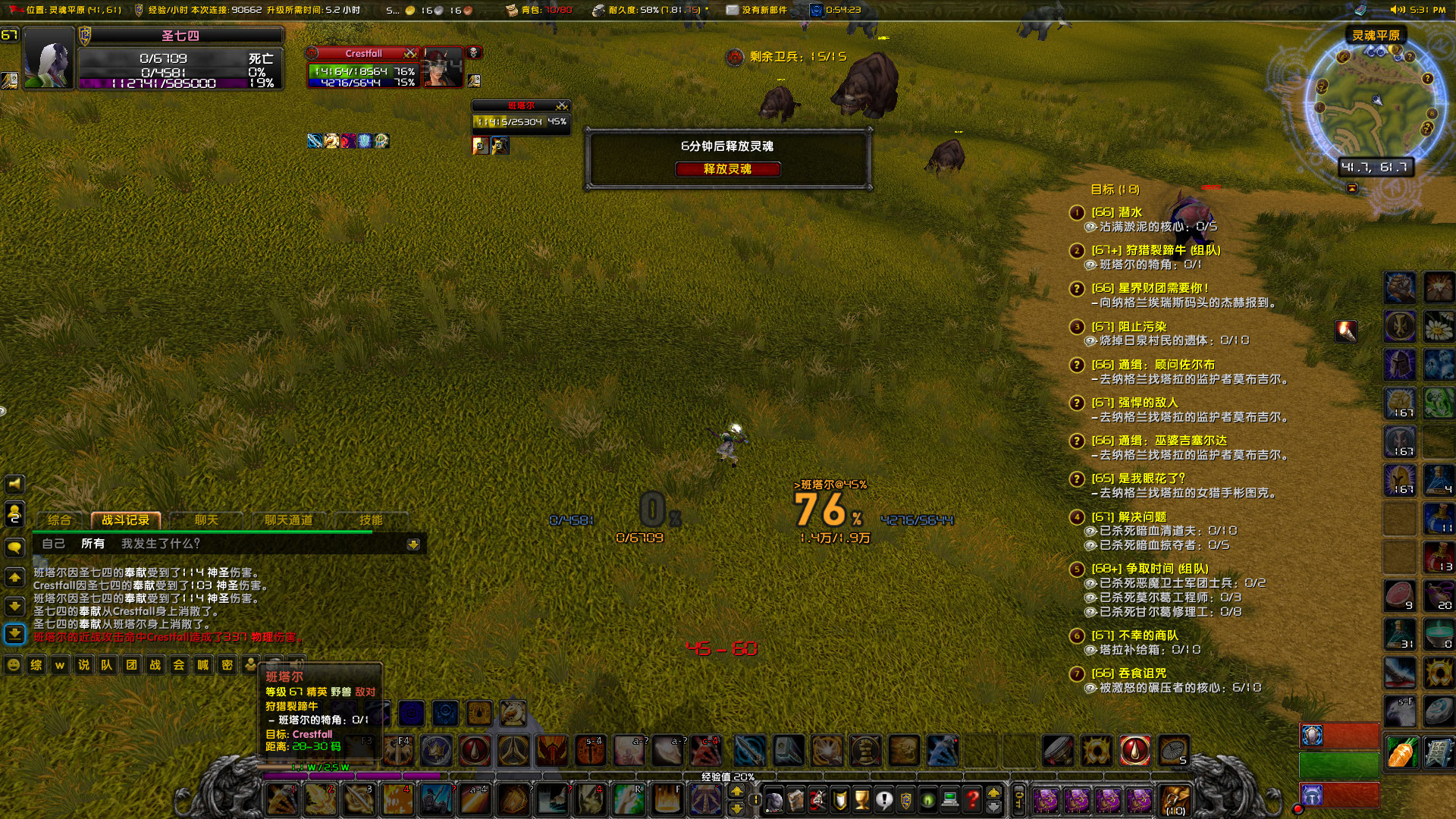Open the red question mark help icon
Viewport: 1456px width, 819px height.
pyautogui.click(x=971, y=799)
